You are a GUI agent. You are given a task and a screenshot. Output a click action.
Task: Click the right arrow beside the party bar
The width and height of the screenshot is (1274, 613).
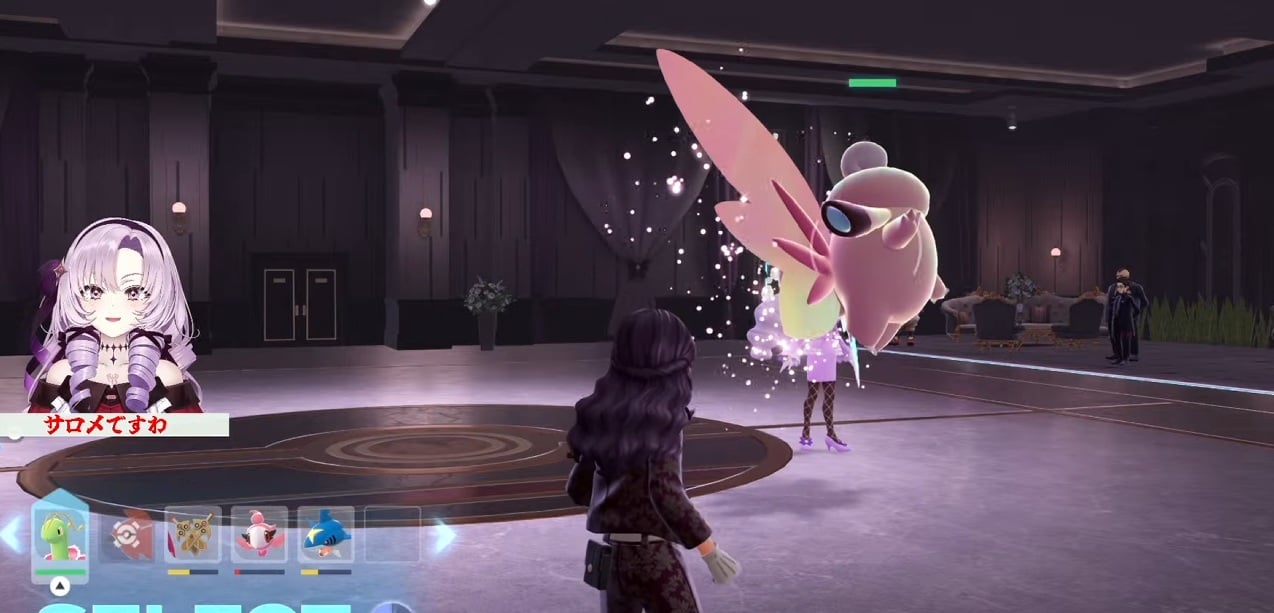point(443,536)
